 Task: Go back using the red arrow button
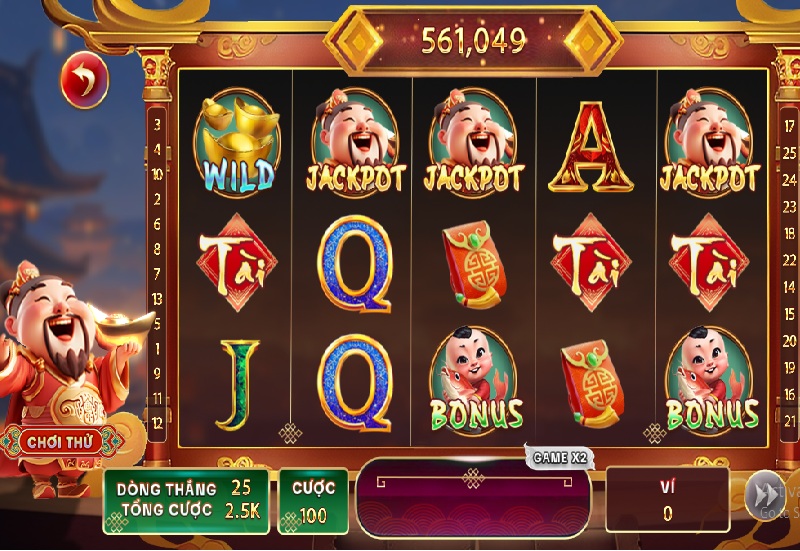pyautogui.click(x=84, y=80)
